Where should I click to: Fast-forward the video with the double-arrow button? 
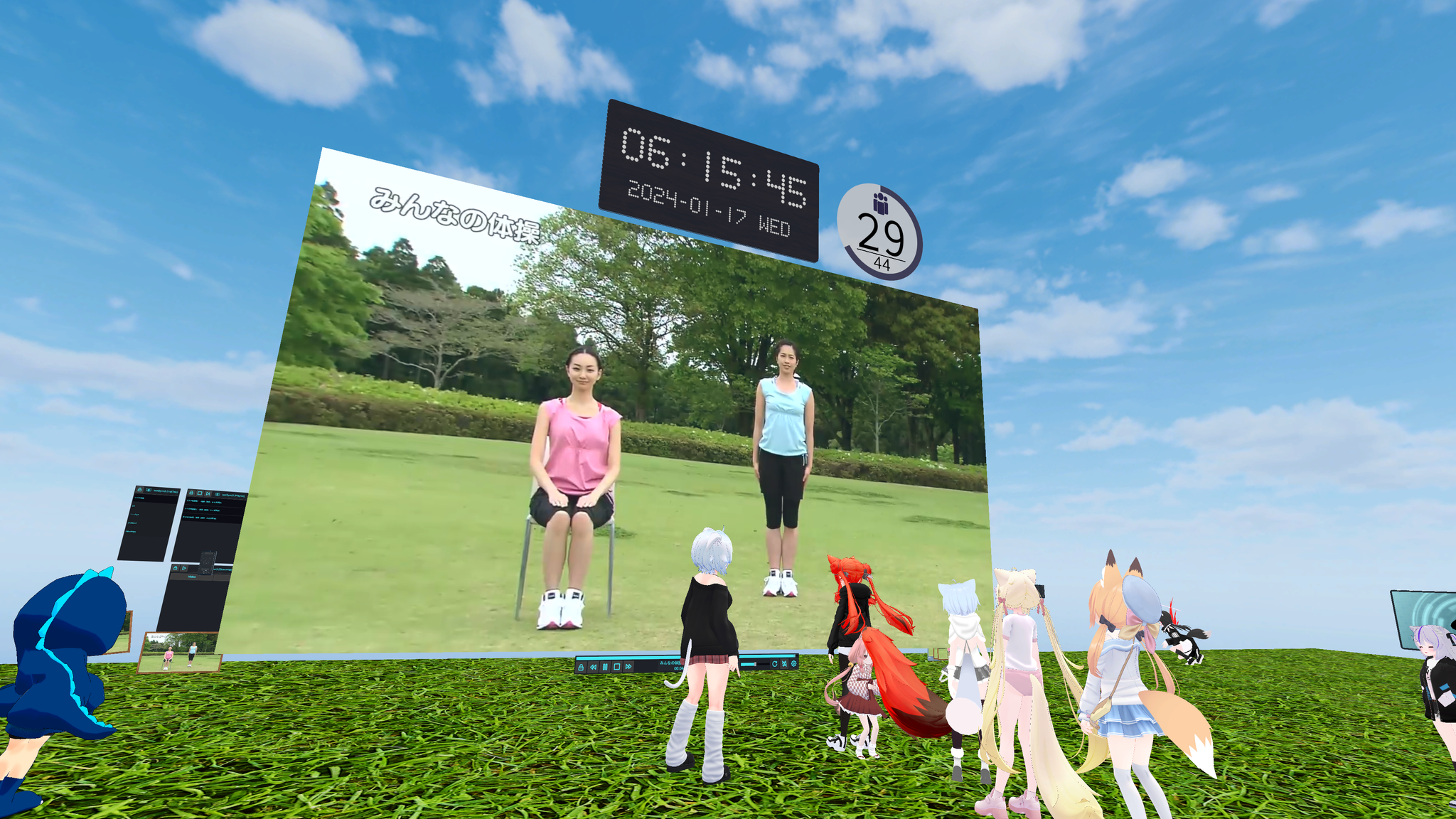628,667
